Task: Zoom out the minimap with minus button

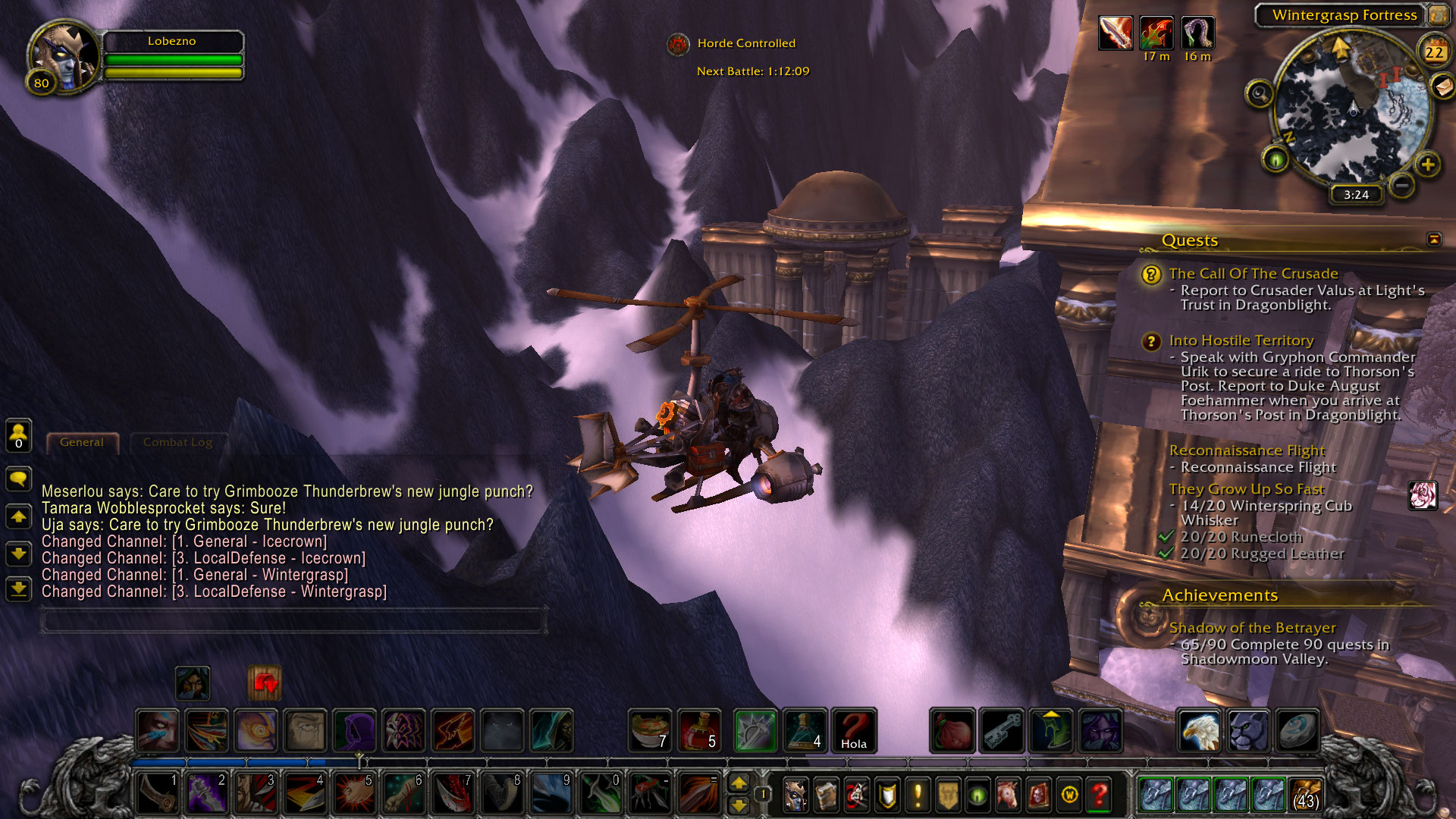Action: [1402, 184]
